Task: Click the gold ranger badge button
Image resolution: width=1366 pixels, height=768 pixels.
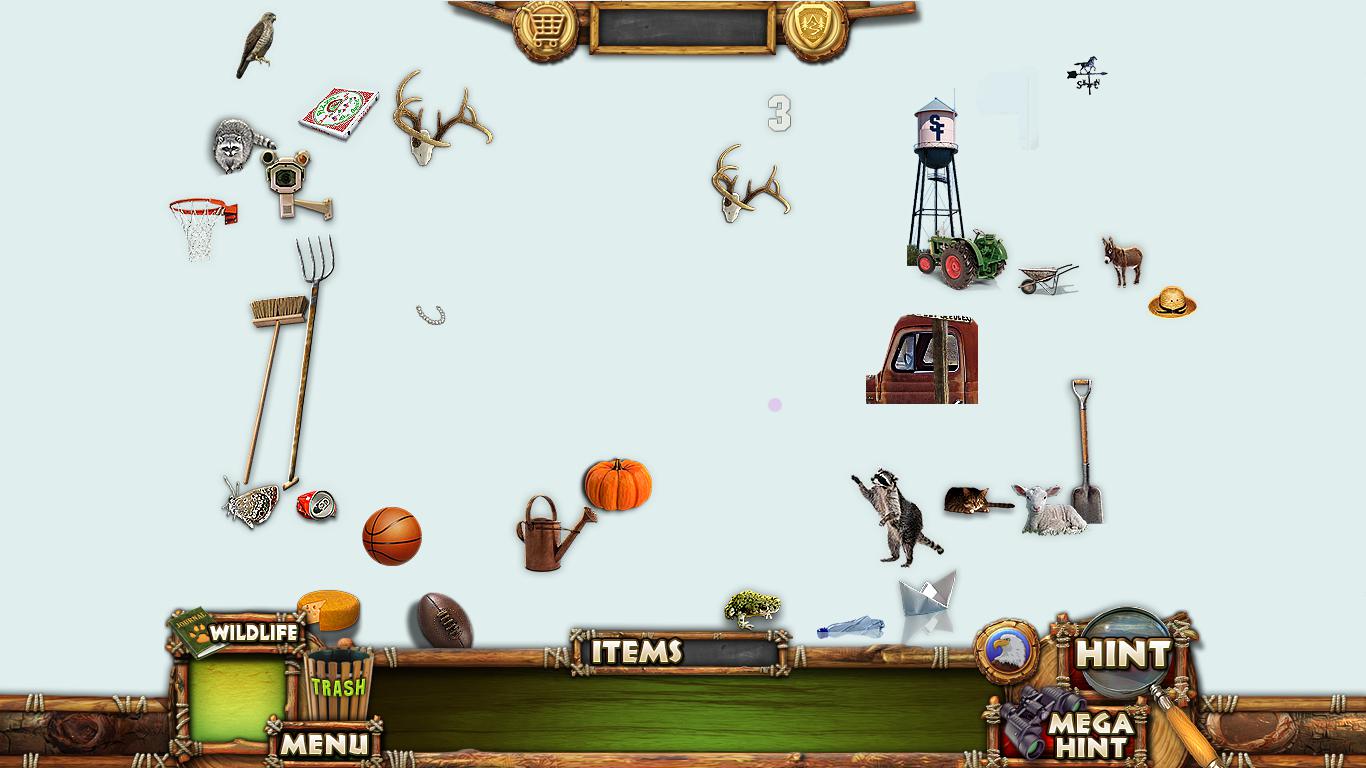Action: pos(815,29)
